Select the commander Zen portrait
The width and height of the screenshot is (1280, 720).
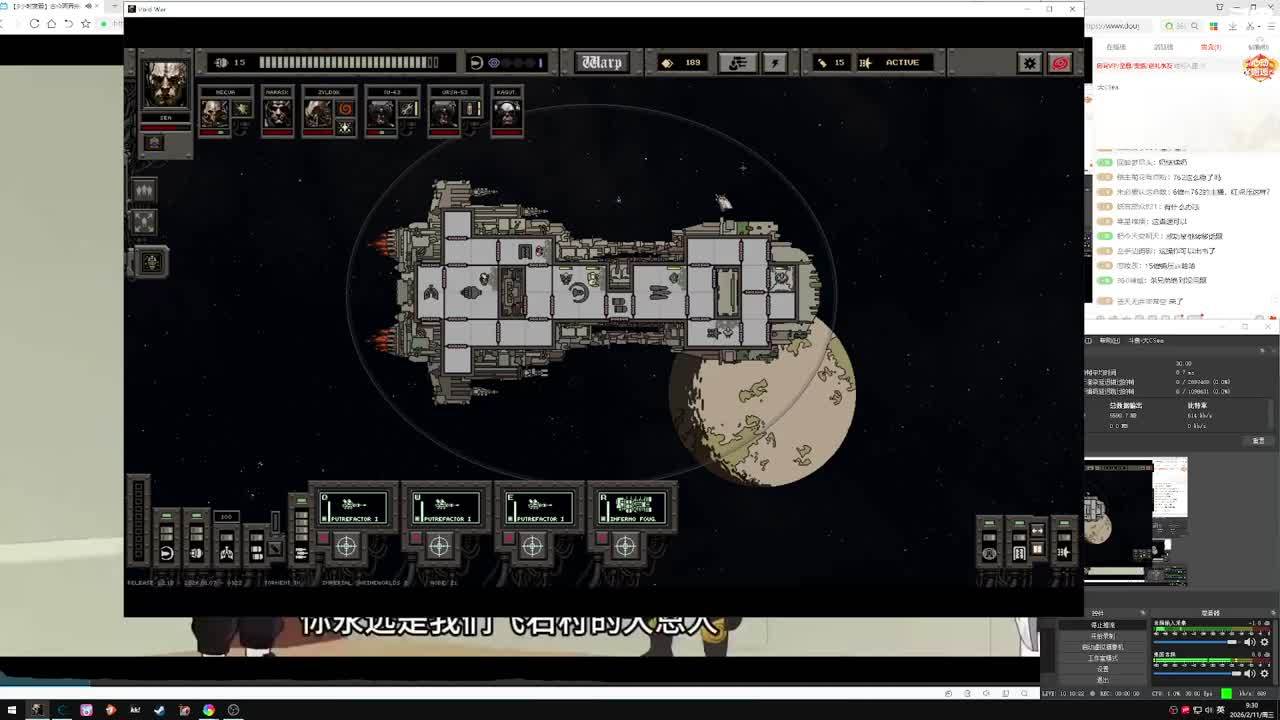click(165, 85)
